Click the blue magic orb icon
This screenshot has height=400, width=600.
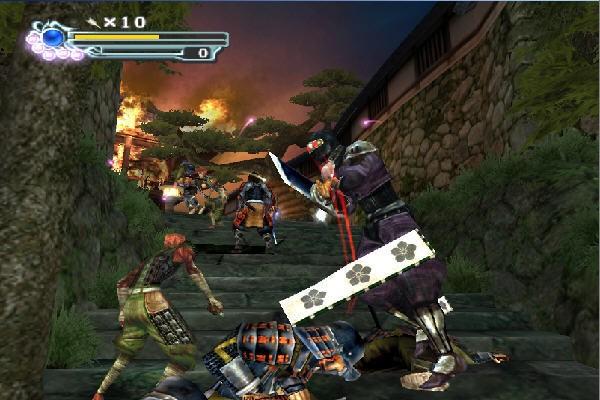point(53,38)
